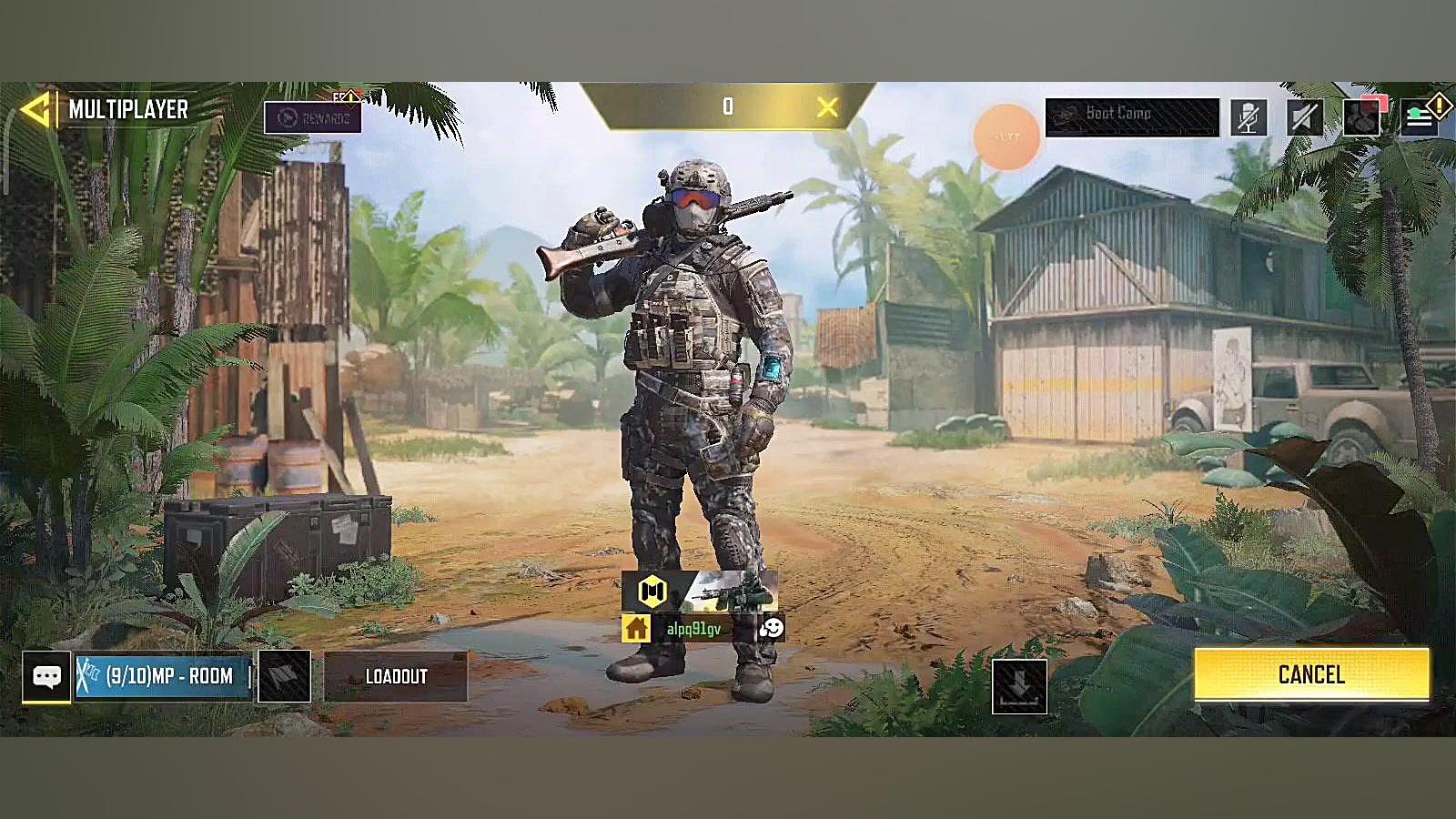Open the Boot Camp panel
Viewport: 1456px width, 819px height.
click(1131, 116)
